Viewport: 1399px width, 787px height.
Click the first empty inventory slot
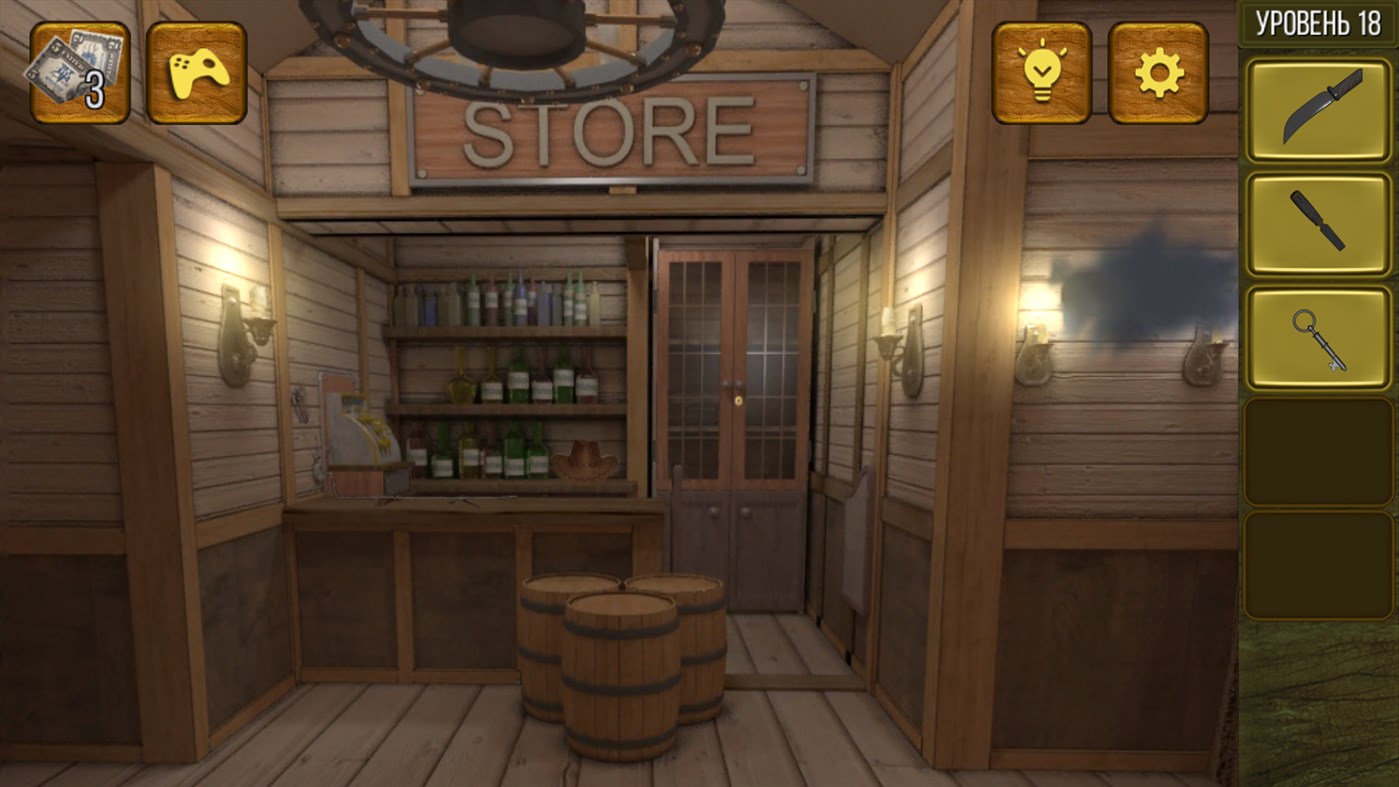click(1317, 450)
